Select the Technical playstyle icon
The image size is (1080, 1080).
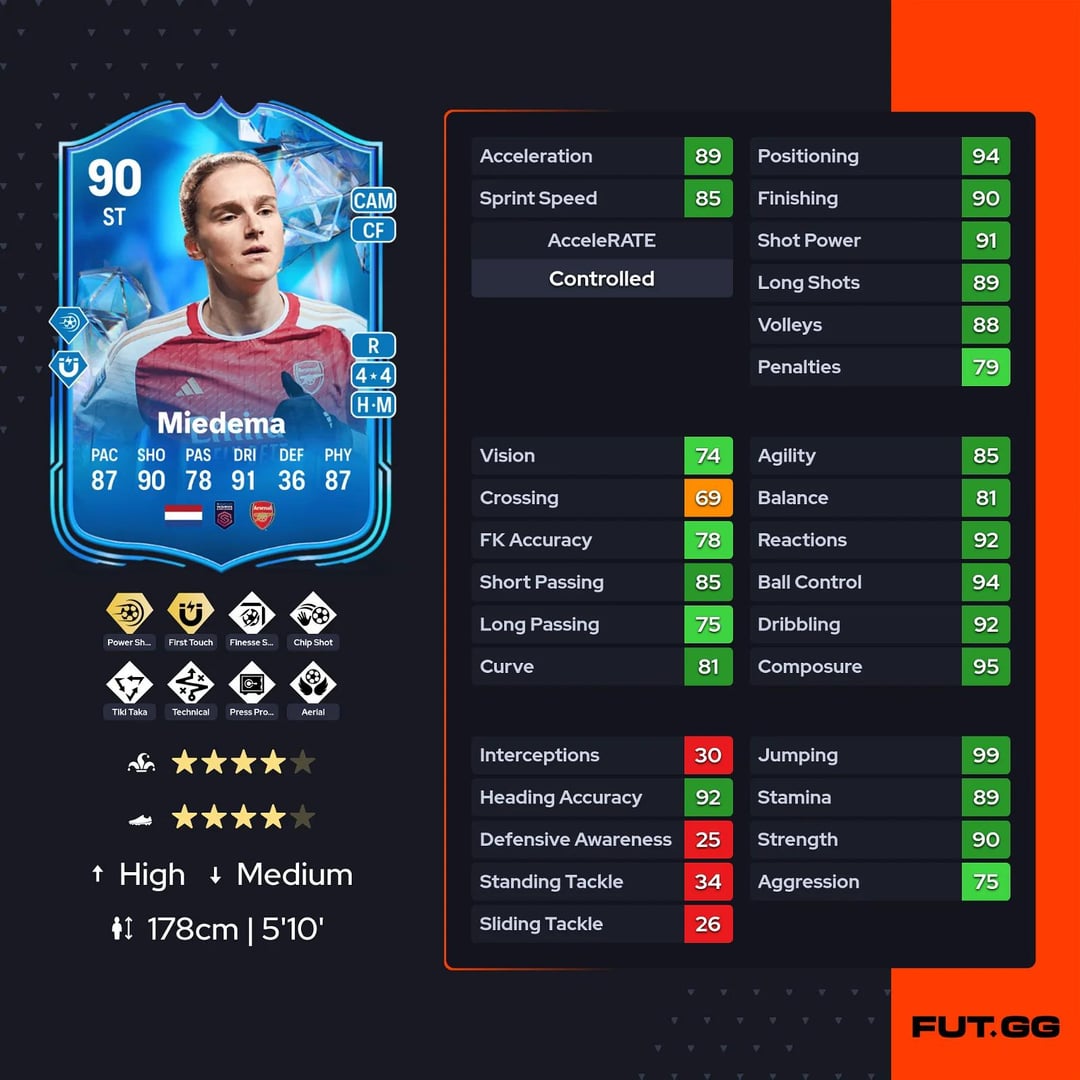click(191, 684)
